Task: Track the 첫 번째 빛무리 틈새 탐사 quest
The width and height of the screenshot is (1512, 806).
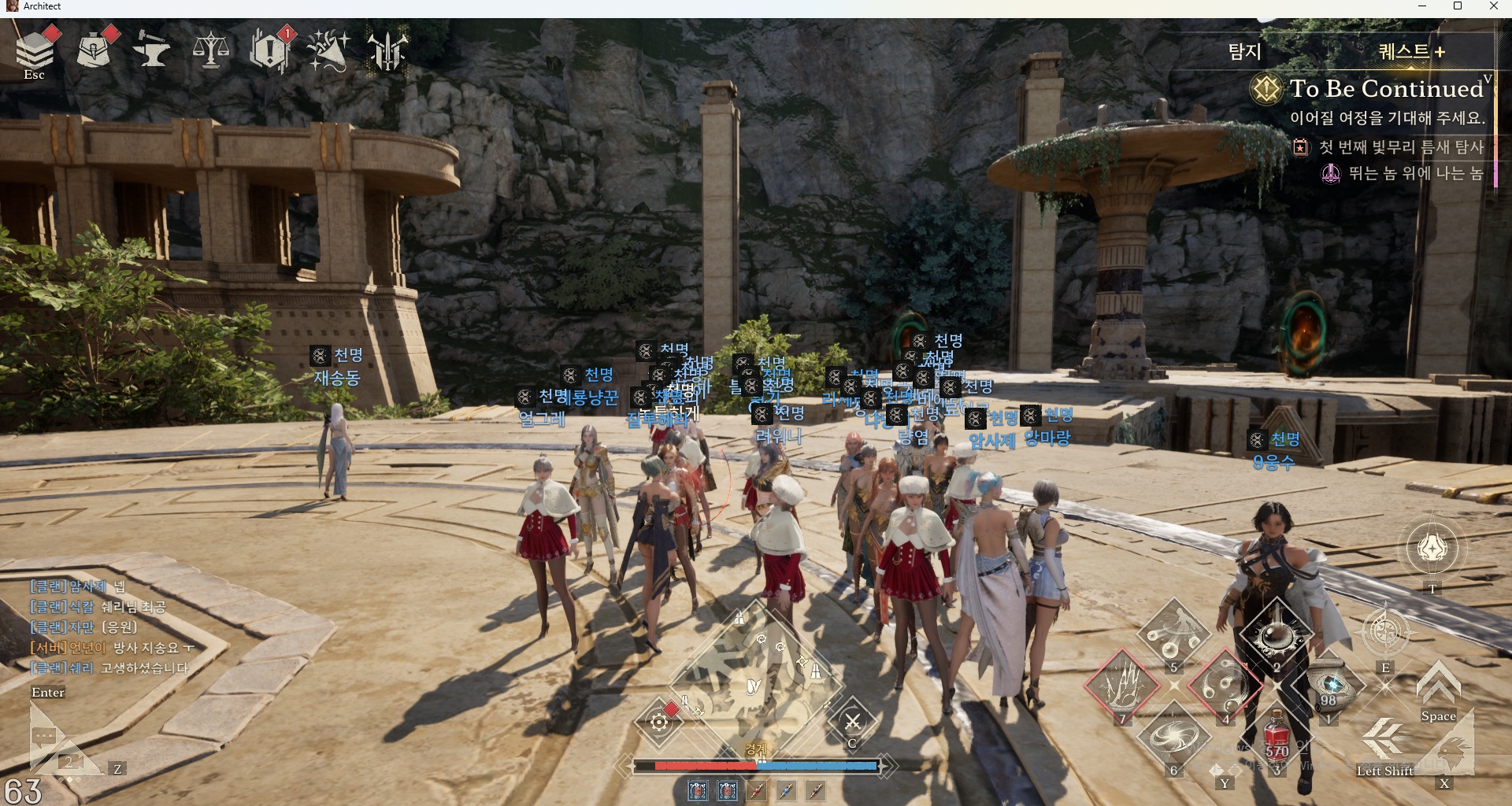Action: click(1400, 147)
